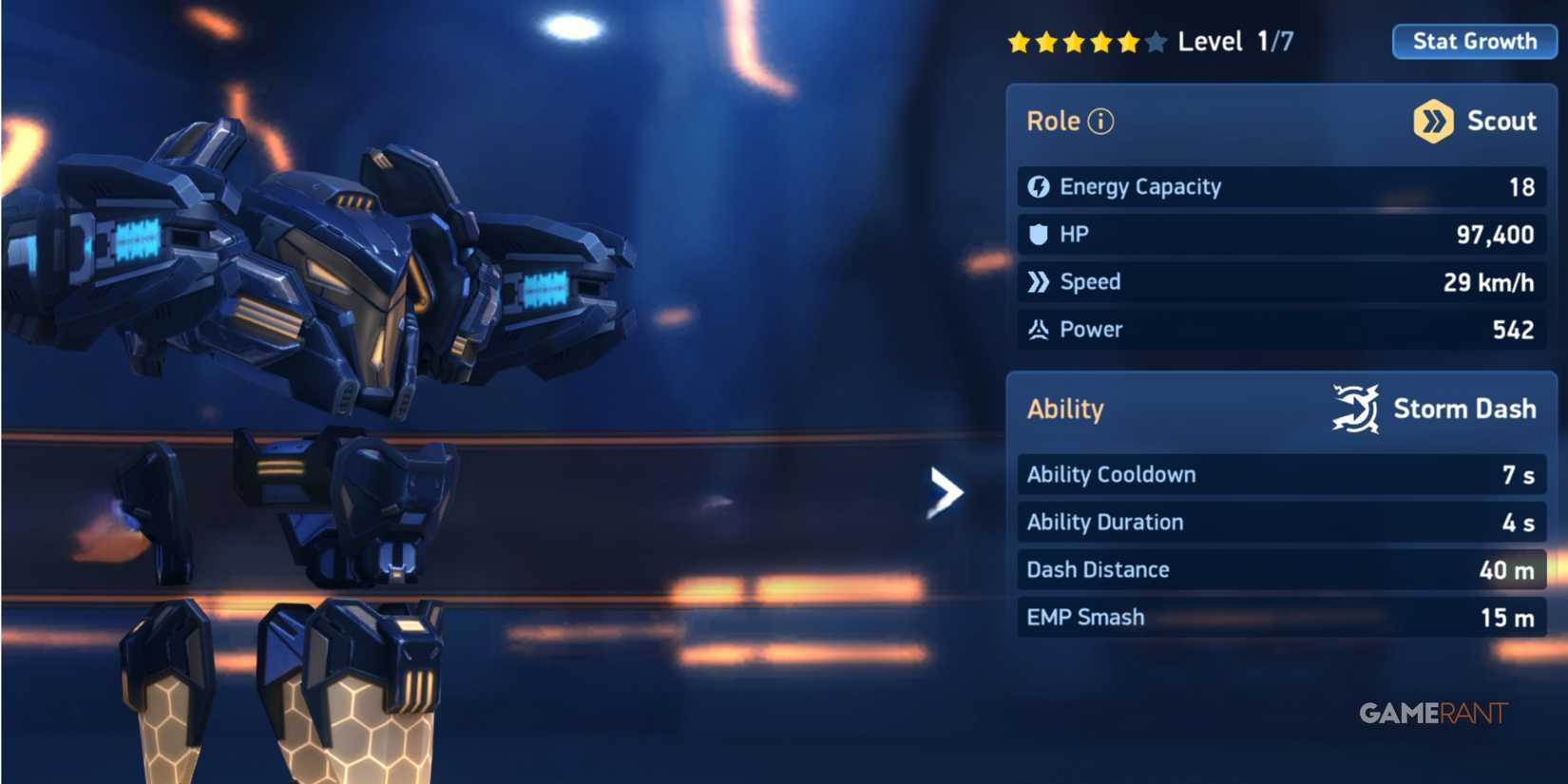Click the Speed double-chevron icon

coord(1038,281)
